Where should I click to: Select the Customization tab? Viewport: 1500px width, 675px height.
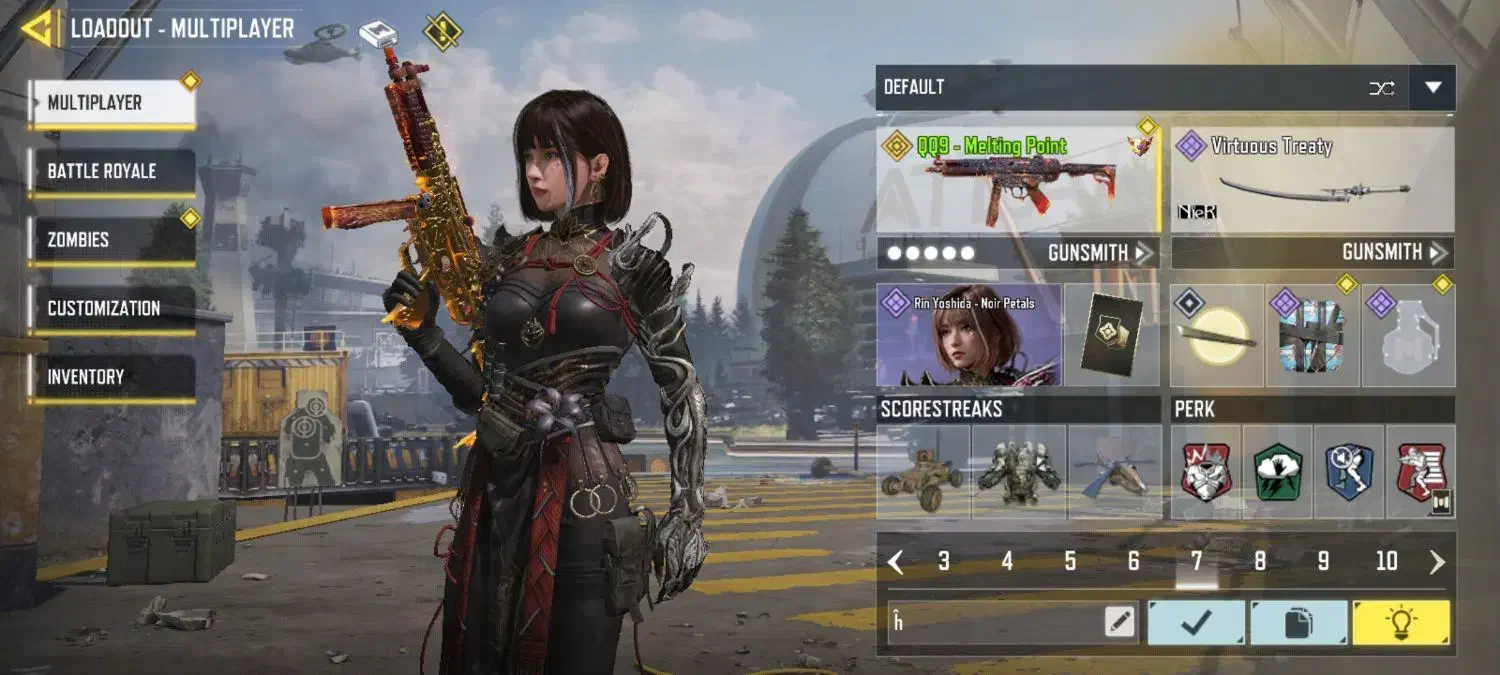point(111,308)
